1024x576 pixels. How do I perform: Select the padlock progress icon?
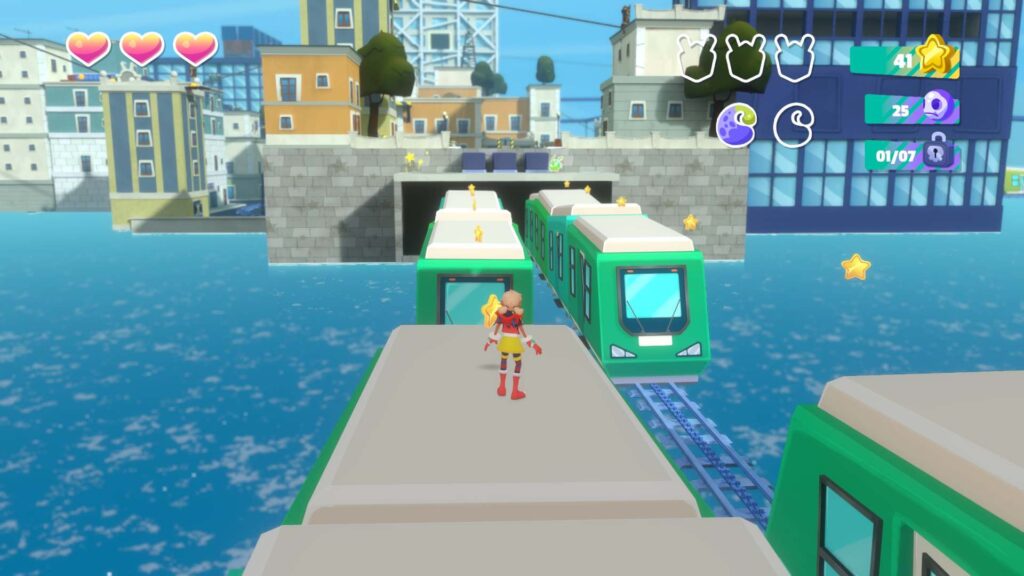(x=940, y=155)
